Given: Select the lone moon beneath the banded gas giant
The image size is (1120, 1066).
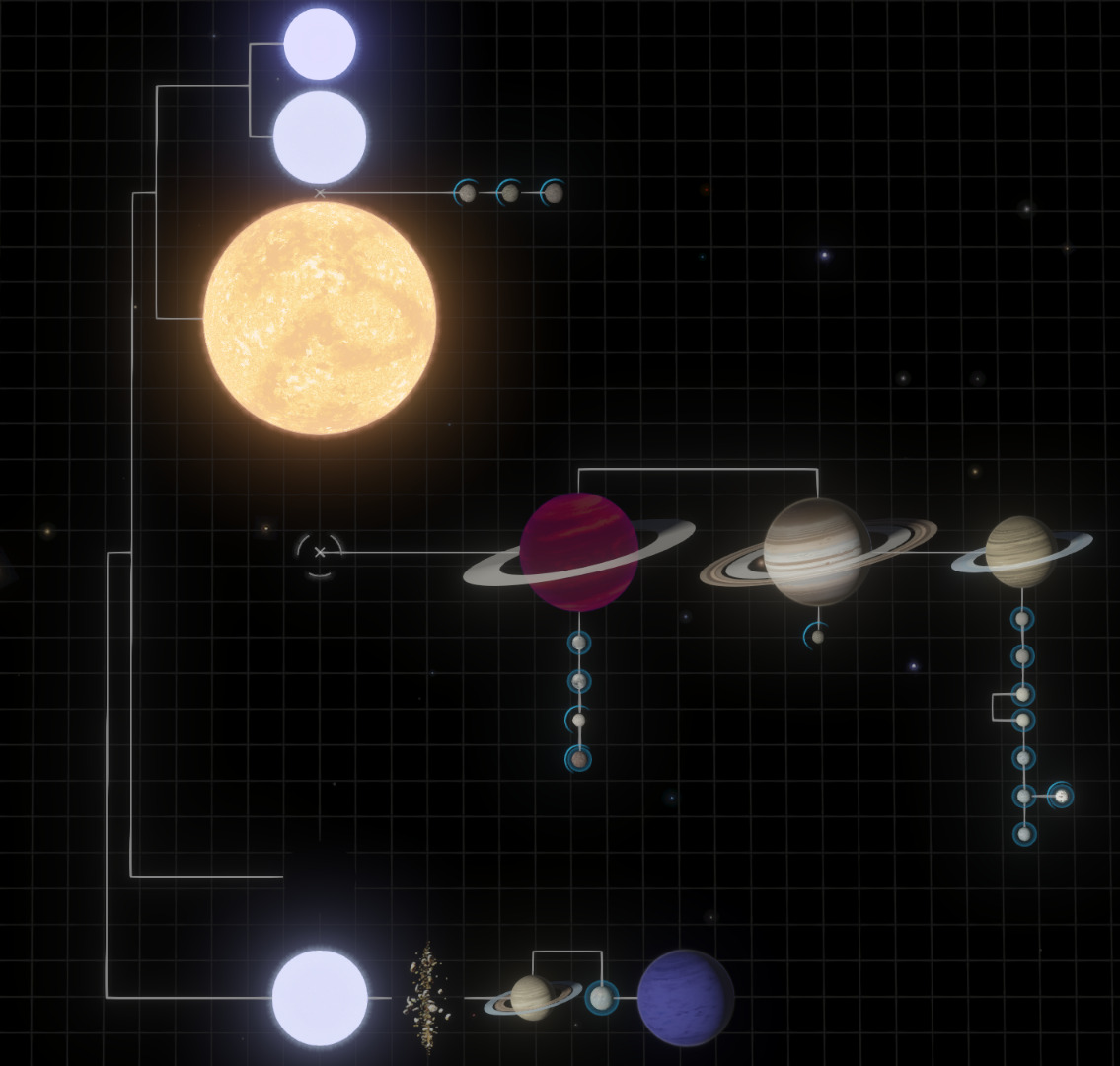Looking at the screenshot, I should click(x=817, y=637).
